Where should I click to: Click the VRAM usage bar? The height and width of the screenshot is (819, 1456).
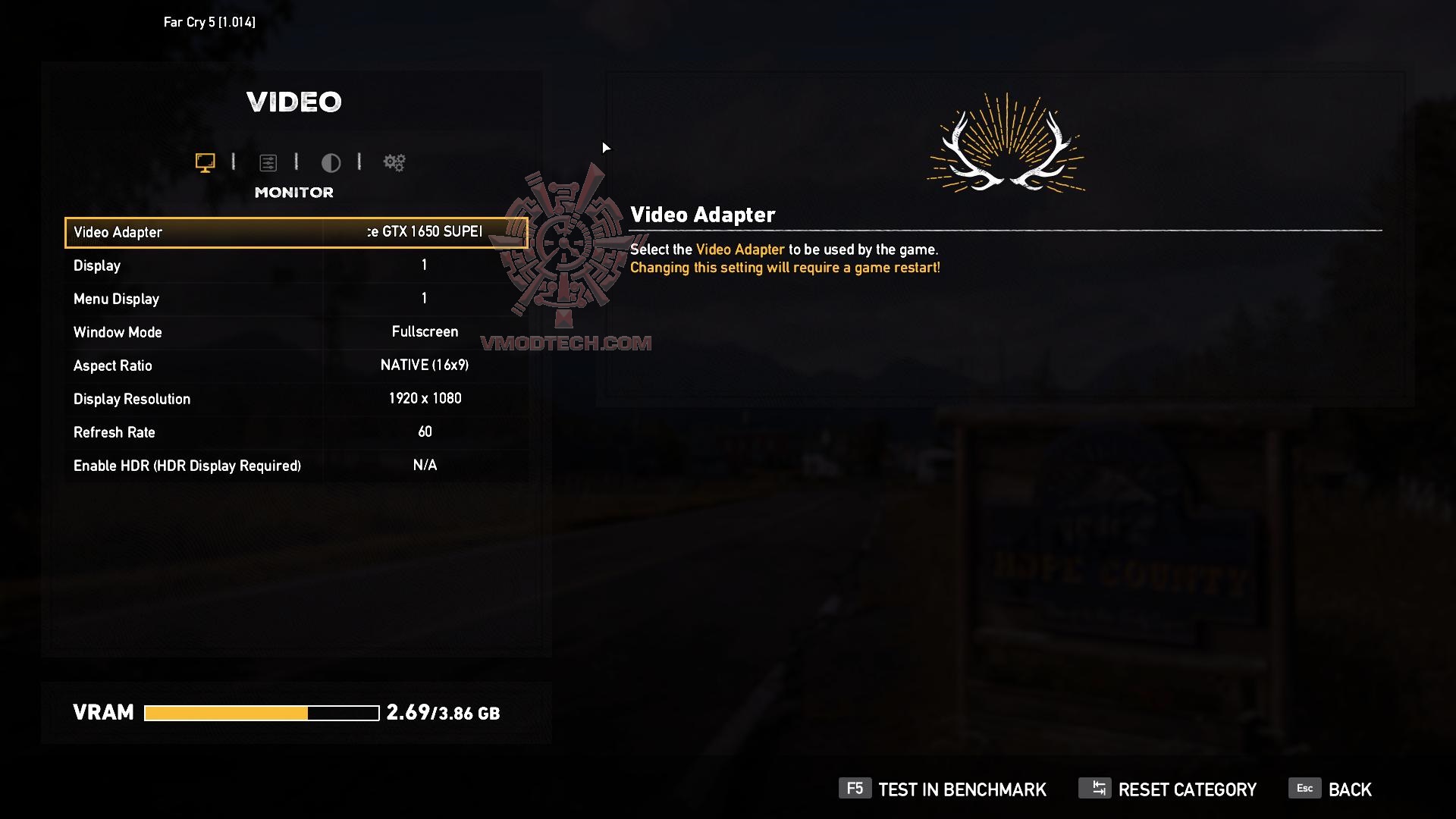click(x=262, y=712)
